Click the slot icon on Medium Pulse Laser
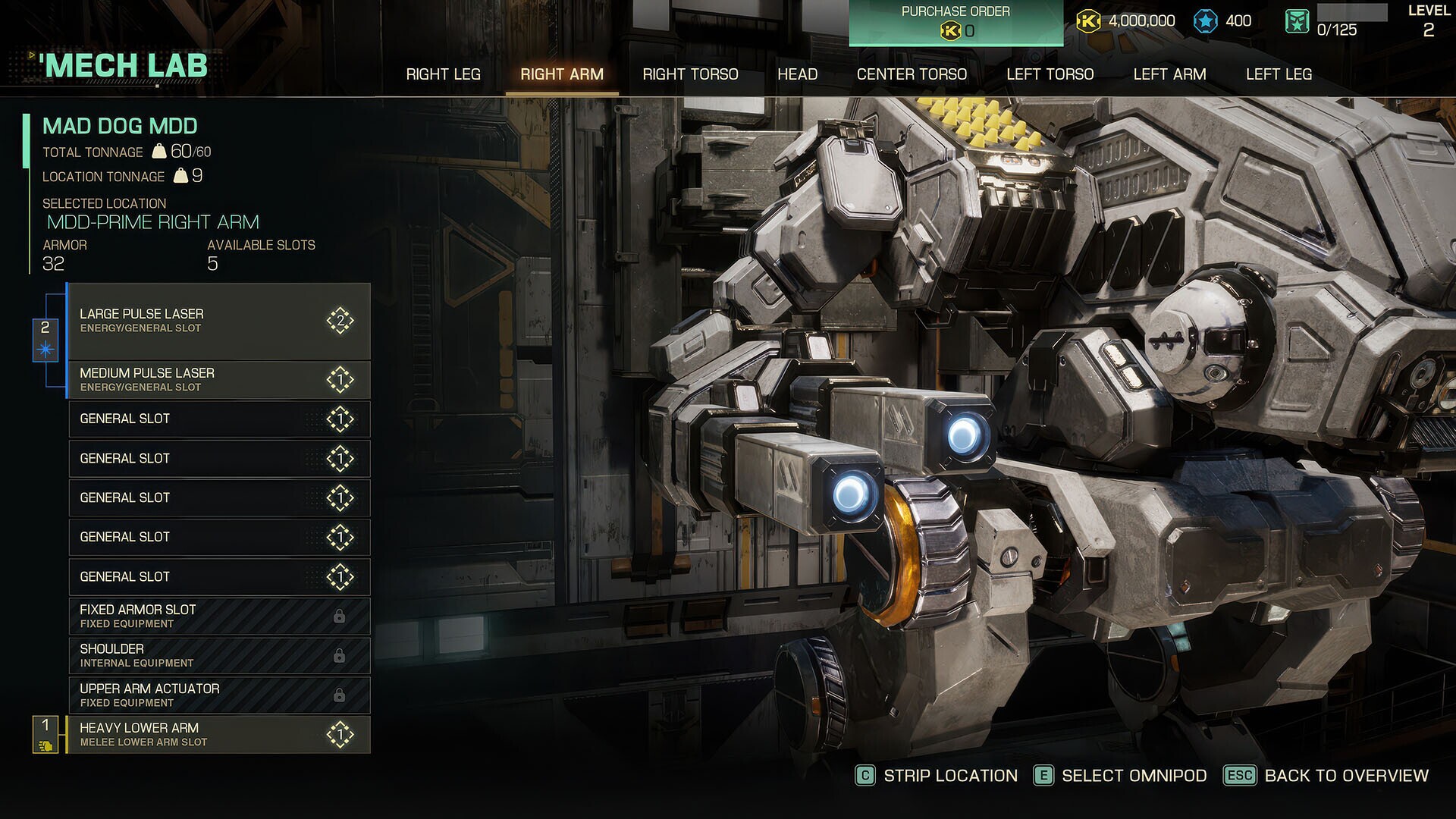 coord(340,379)
